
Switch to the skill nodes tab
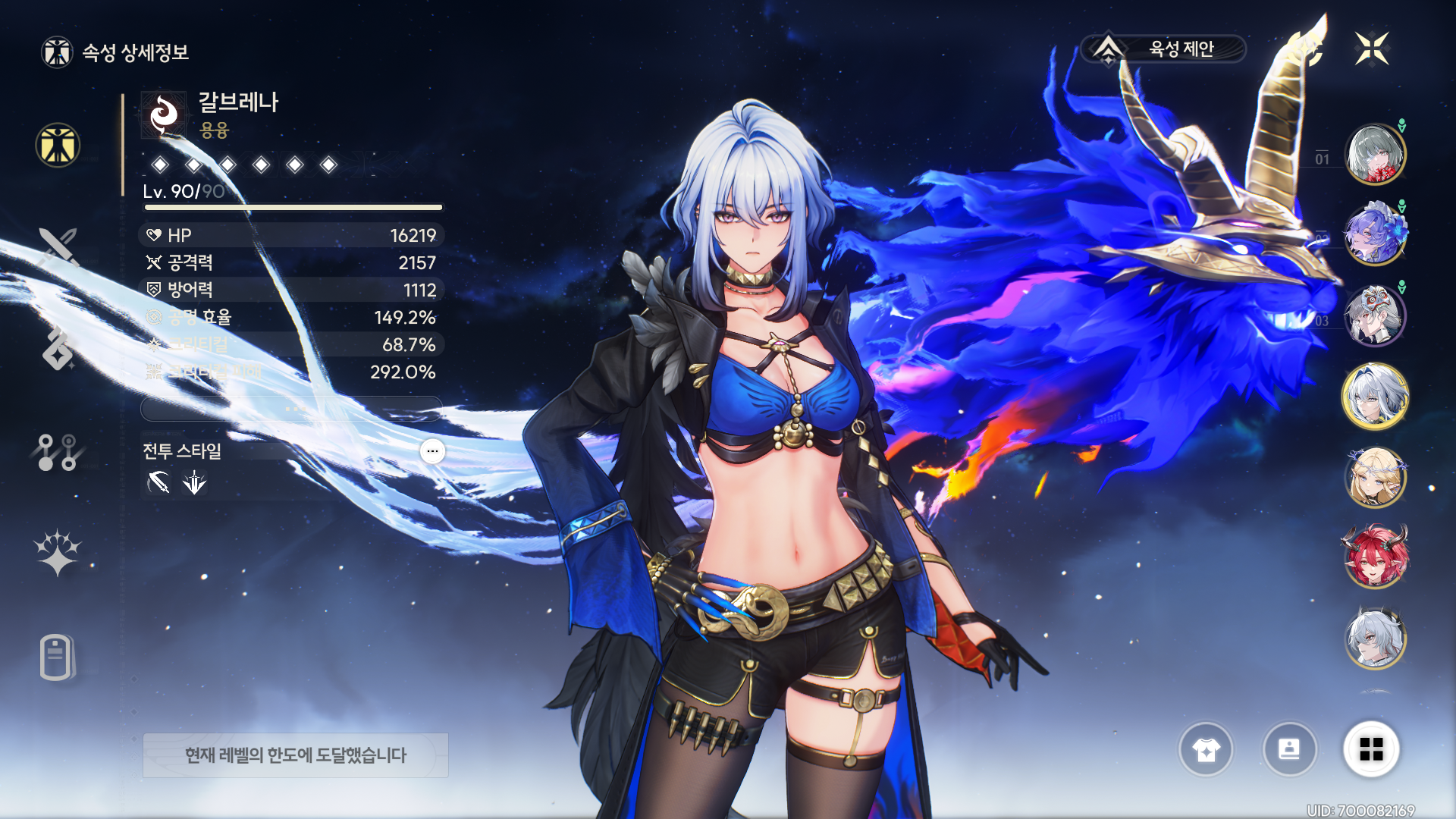58,452
